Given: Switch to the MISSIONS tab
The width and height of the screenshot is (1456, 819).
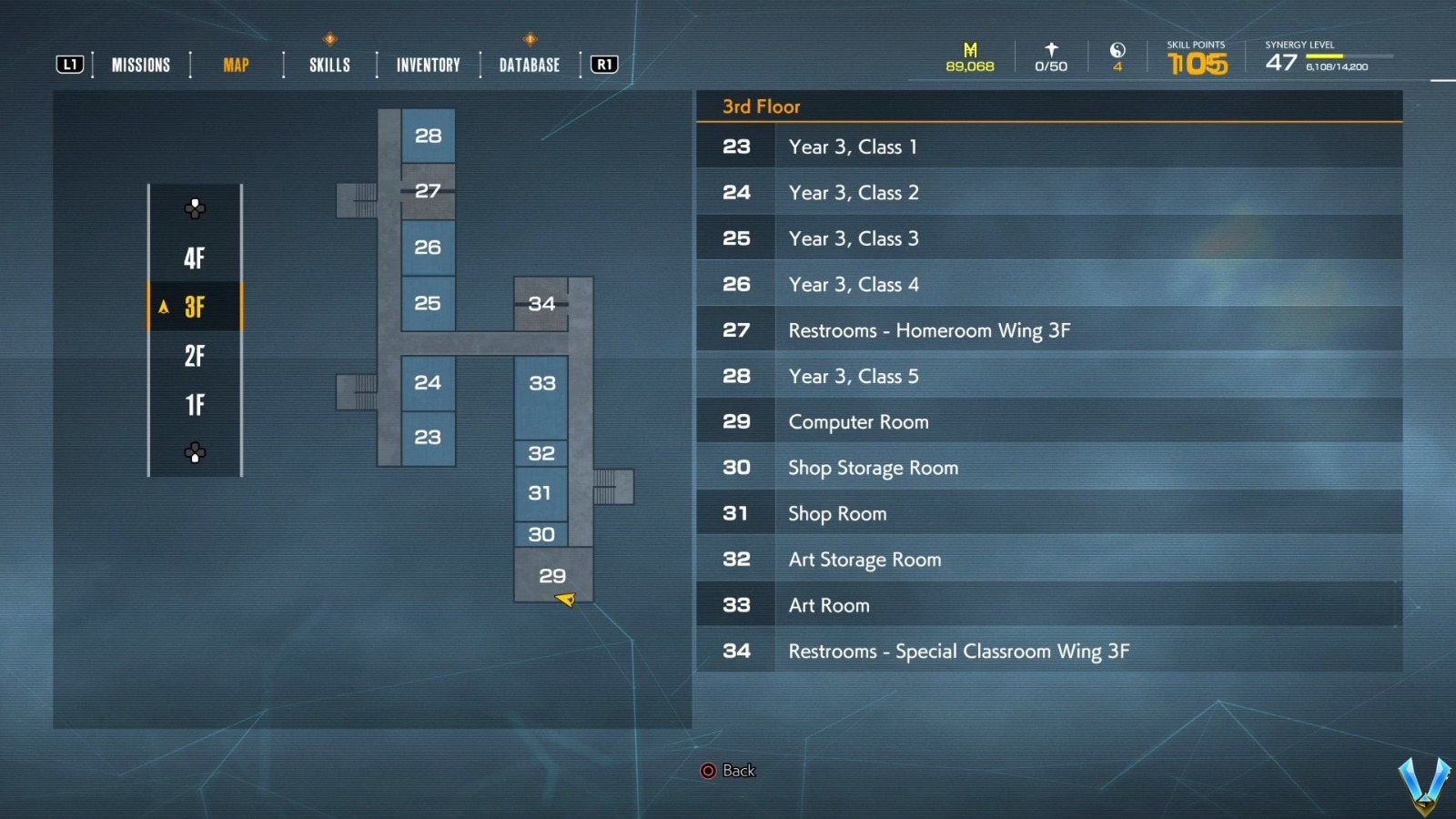Looking at the screenshot, I should (x=140, y=64).
